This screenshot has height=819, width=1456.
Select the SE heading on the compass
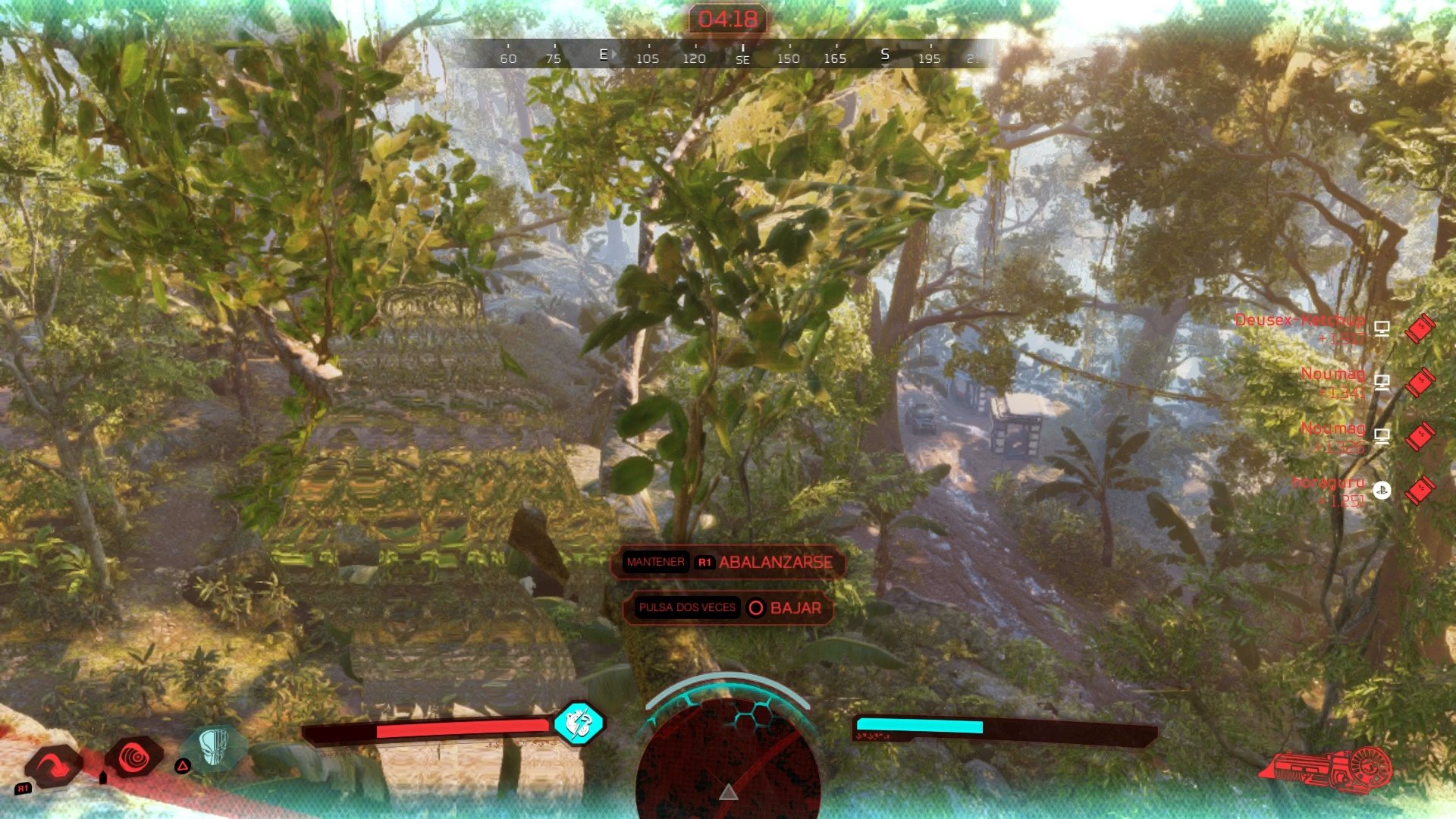pos(742,58)
